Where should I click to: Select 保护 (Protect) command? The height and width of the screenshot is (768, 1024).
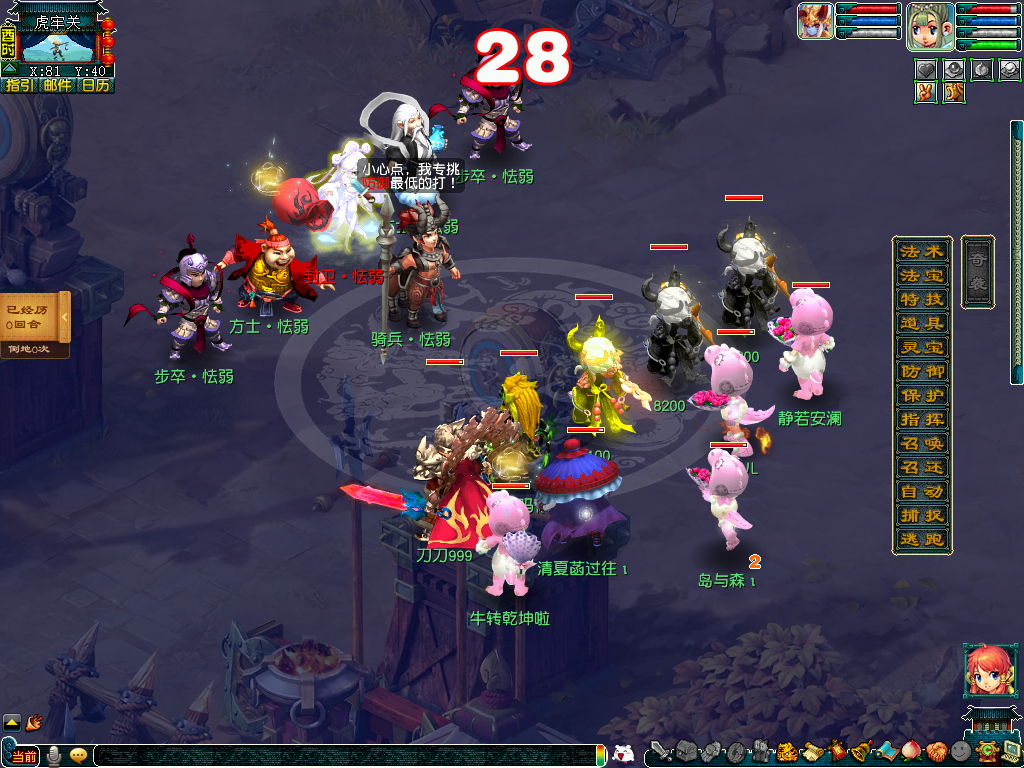pos(921,395)
